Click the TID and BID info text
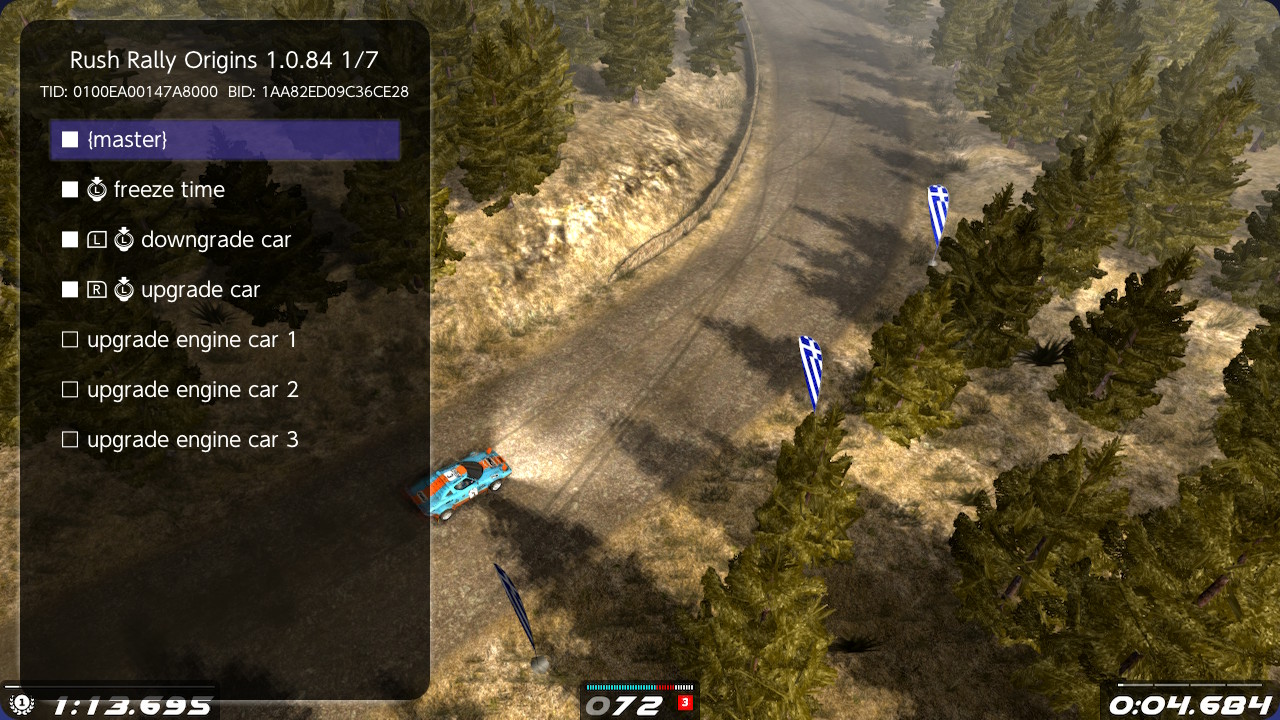1280x720 pixels. [x=224, y=91]
